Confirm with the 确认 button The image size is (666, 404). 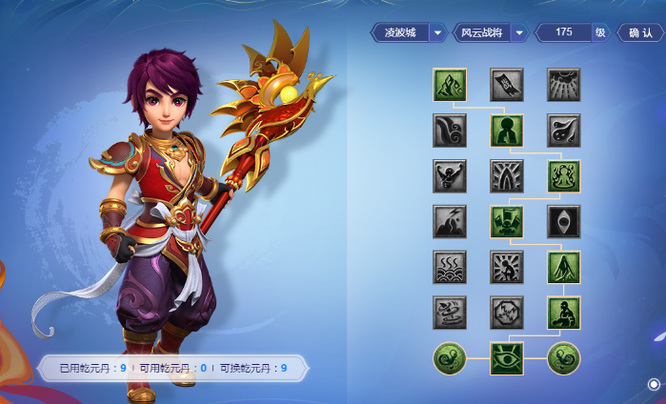coord(640,32)
